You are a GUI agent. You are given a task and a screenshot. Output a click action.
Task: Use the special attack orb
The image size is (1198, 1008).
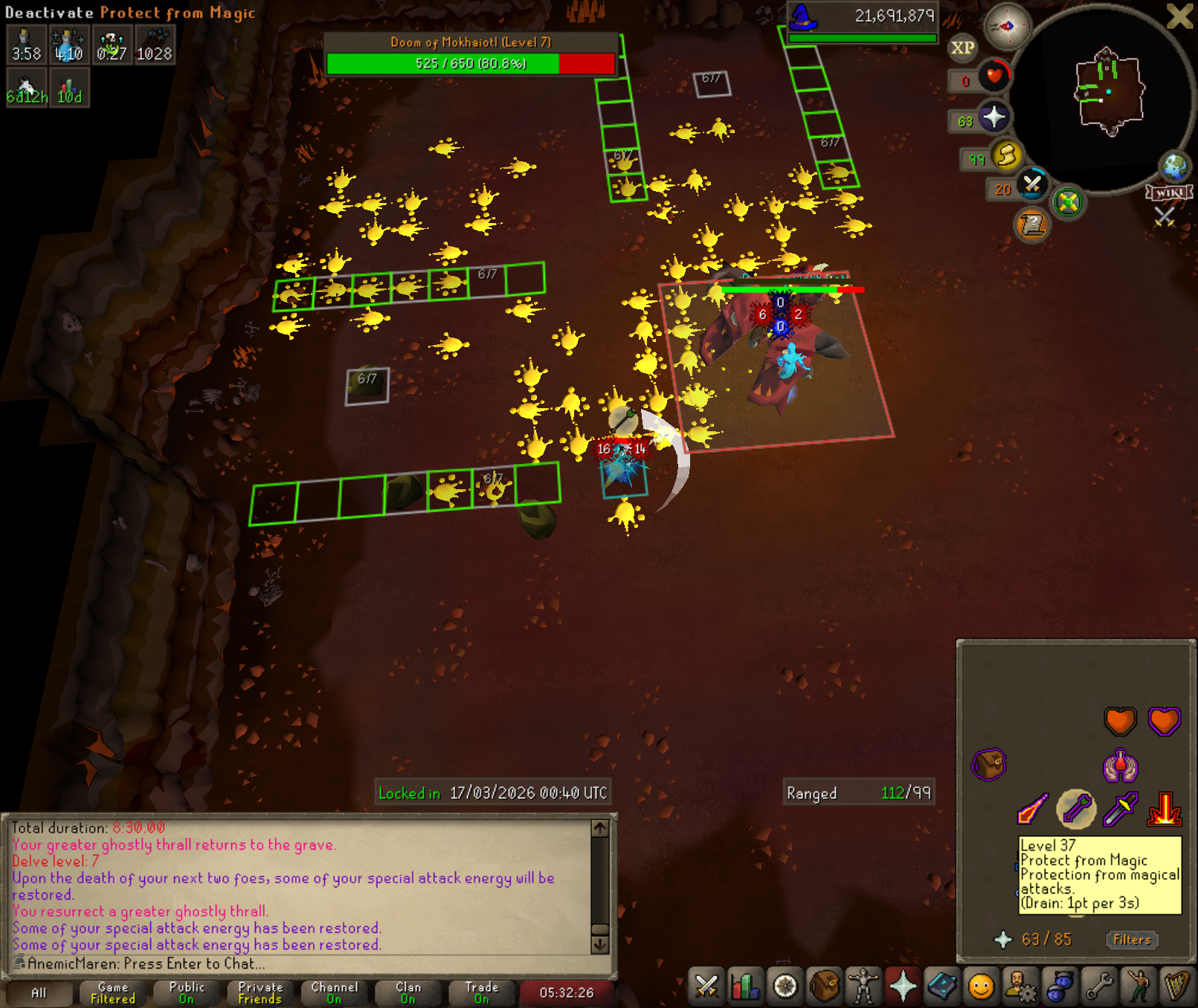click(1032, 184)
